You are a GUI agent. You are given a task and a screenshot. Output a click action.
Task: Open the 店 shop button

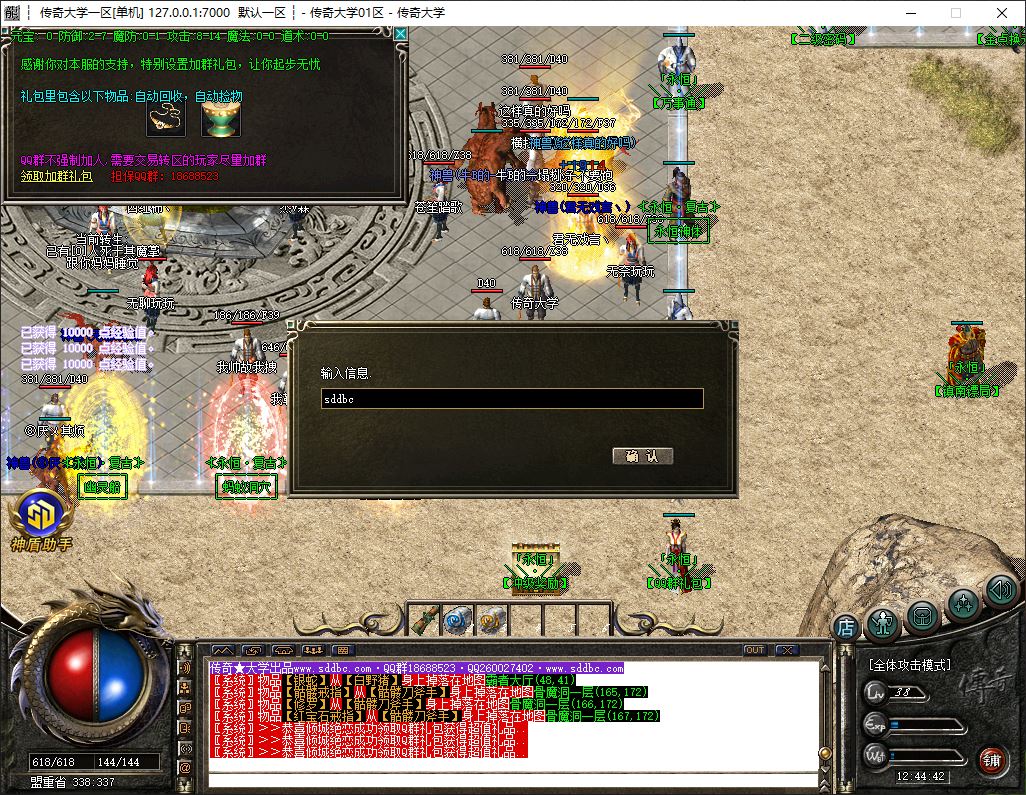pyautogui.click(x=846, y=628)
